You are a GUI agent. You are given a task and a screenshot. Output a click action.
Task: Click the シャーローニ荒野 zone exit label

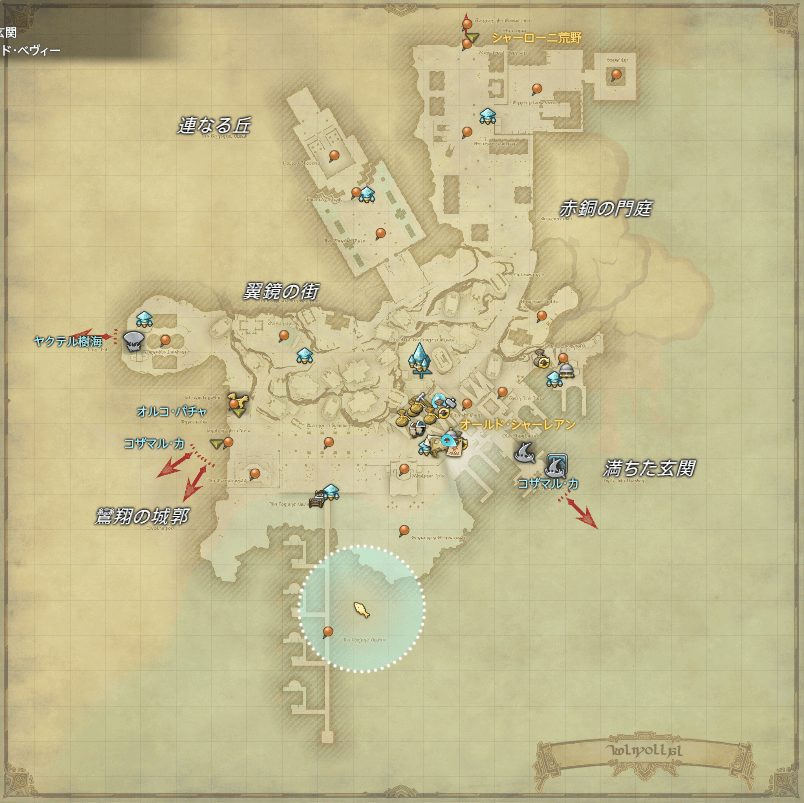pos(535,37)
